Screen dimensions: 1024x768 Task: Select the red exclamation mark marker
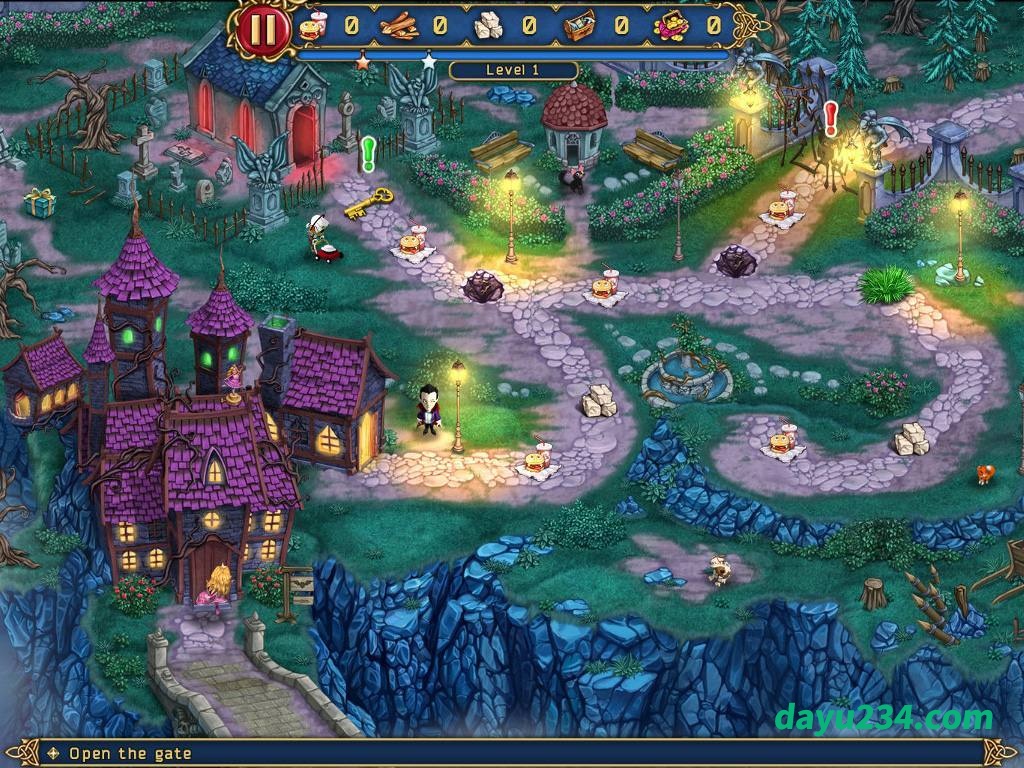point(830,118)
